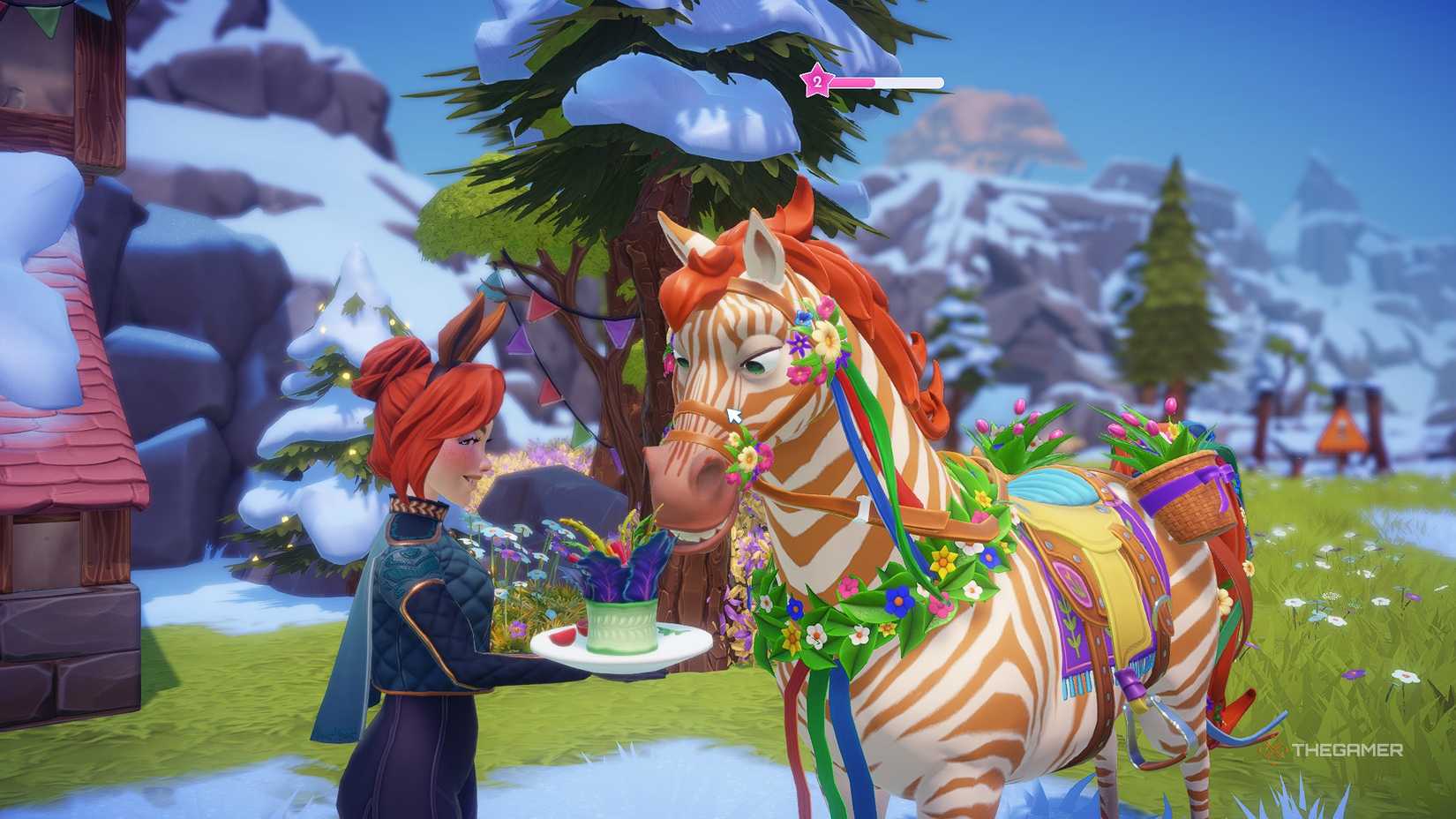Image resolution: width=1456 pixels, height=819 pixels.
Task: Click the orange warning sign near the fence
Action: (x=1343, y=432)
